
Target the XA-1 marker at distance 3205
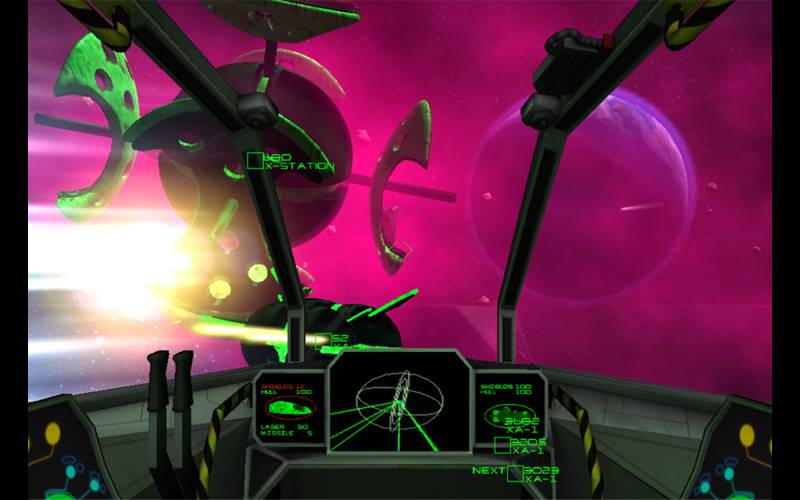click(x=503, y=445)
